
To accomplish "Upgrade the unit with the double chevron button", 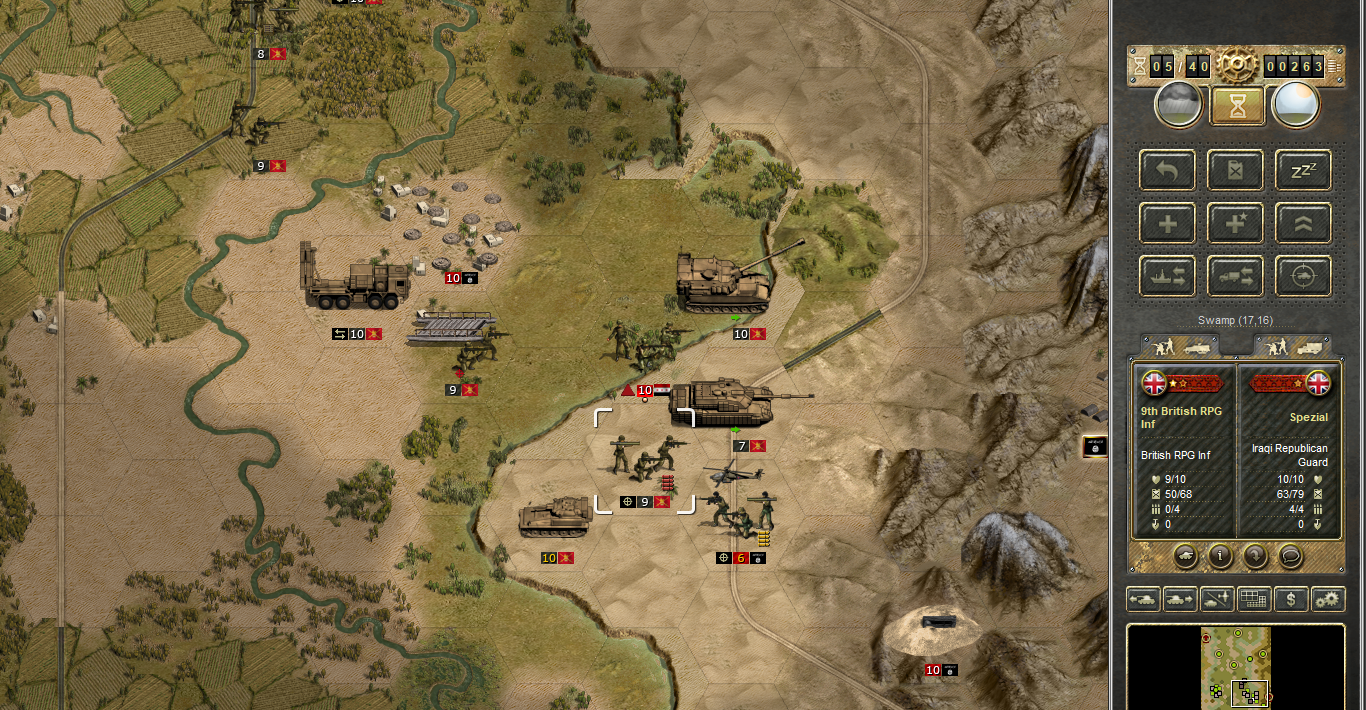I will coord(1303,223).
